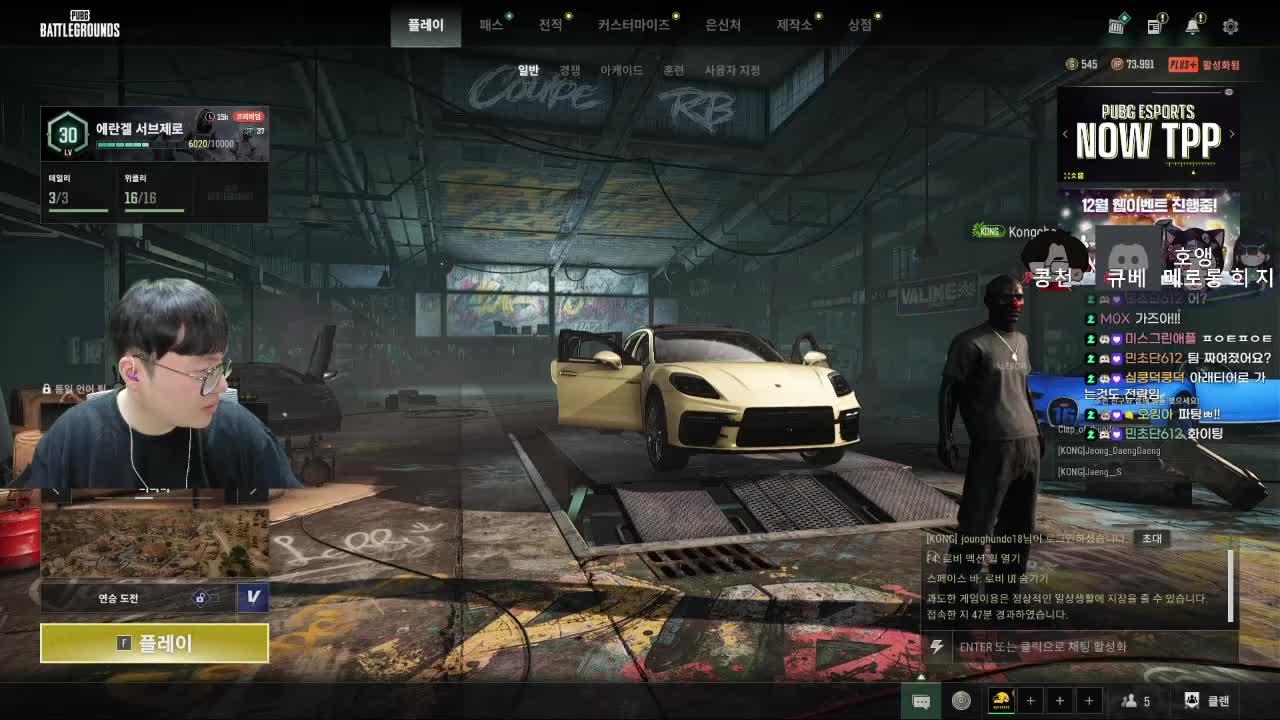Open the settings gear menu

1230,27
